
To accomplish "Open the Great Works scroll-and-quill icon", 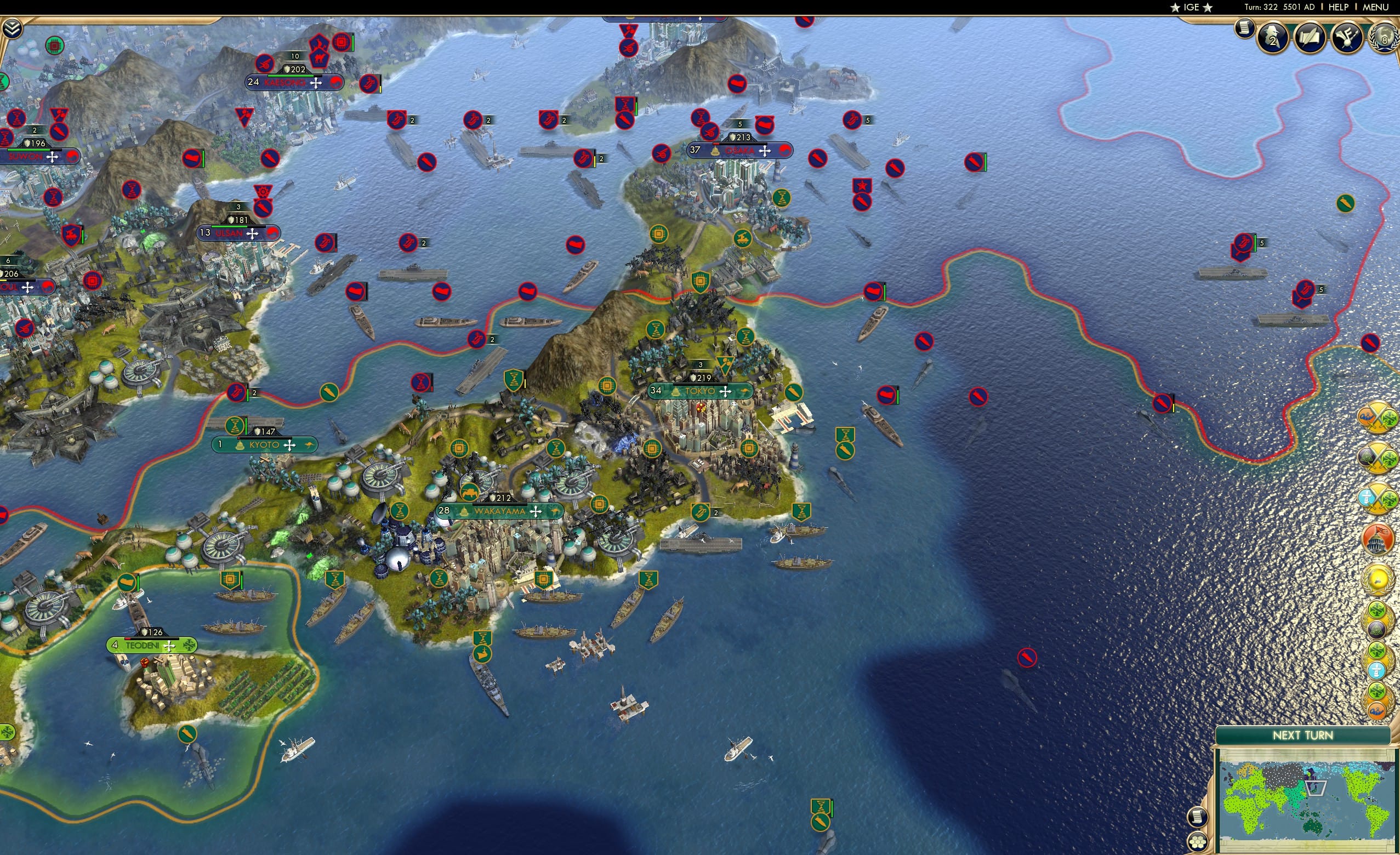I will (x=1310, y=37).
